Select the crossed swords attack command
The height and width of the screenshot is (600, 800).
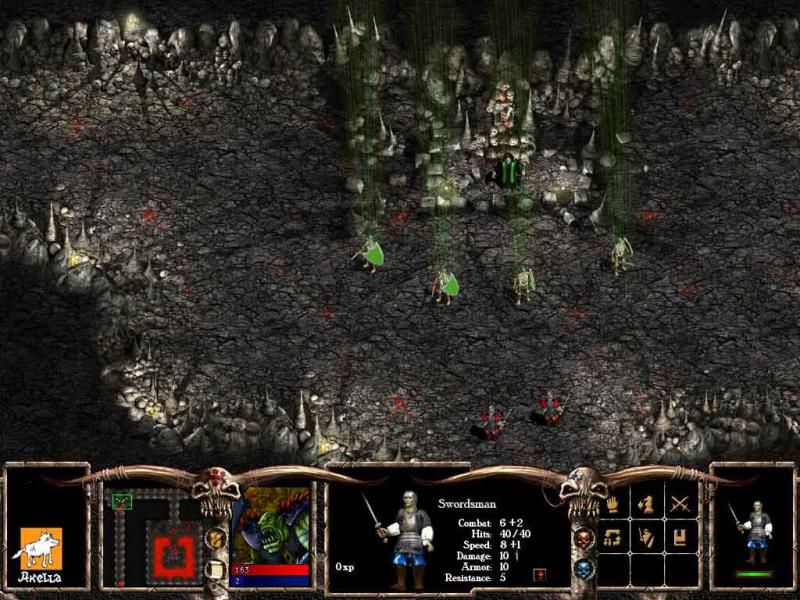[x=680, y=505]
